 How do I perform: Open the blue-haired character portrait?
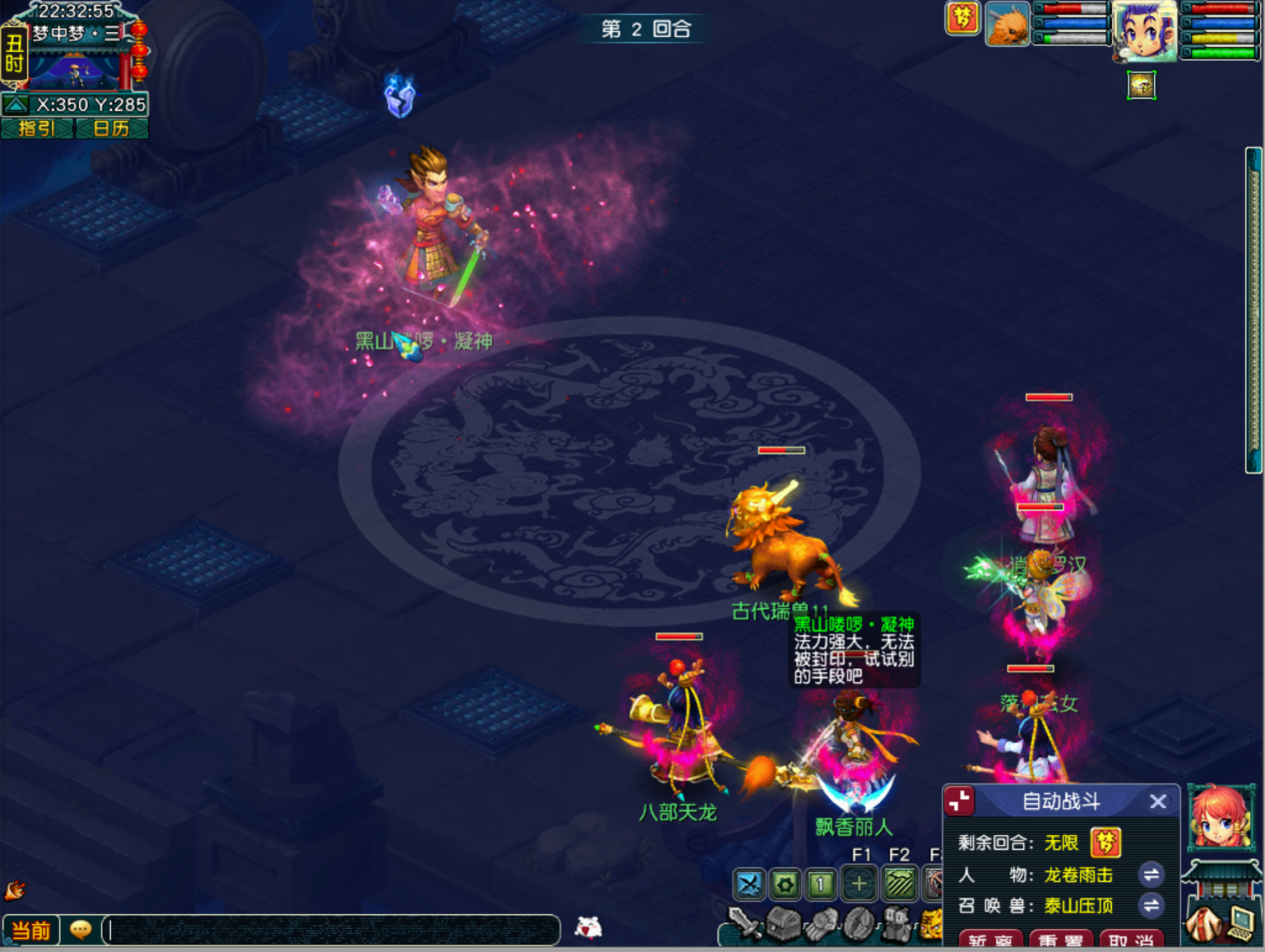tap(1145, 30)
